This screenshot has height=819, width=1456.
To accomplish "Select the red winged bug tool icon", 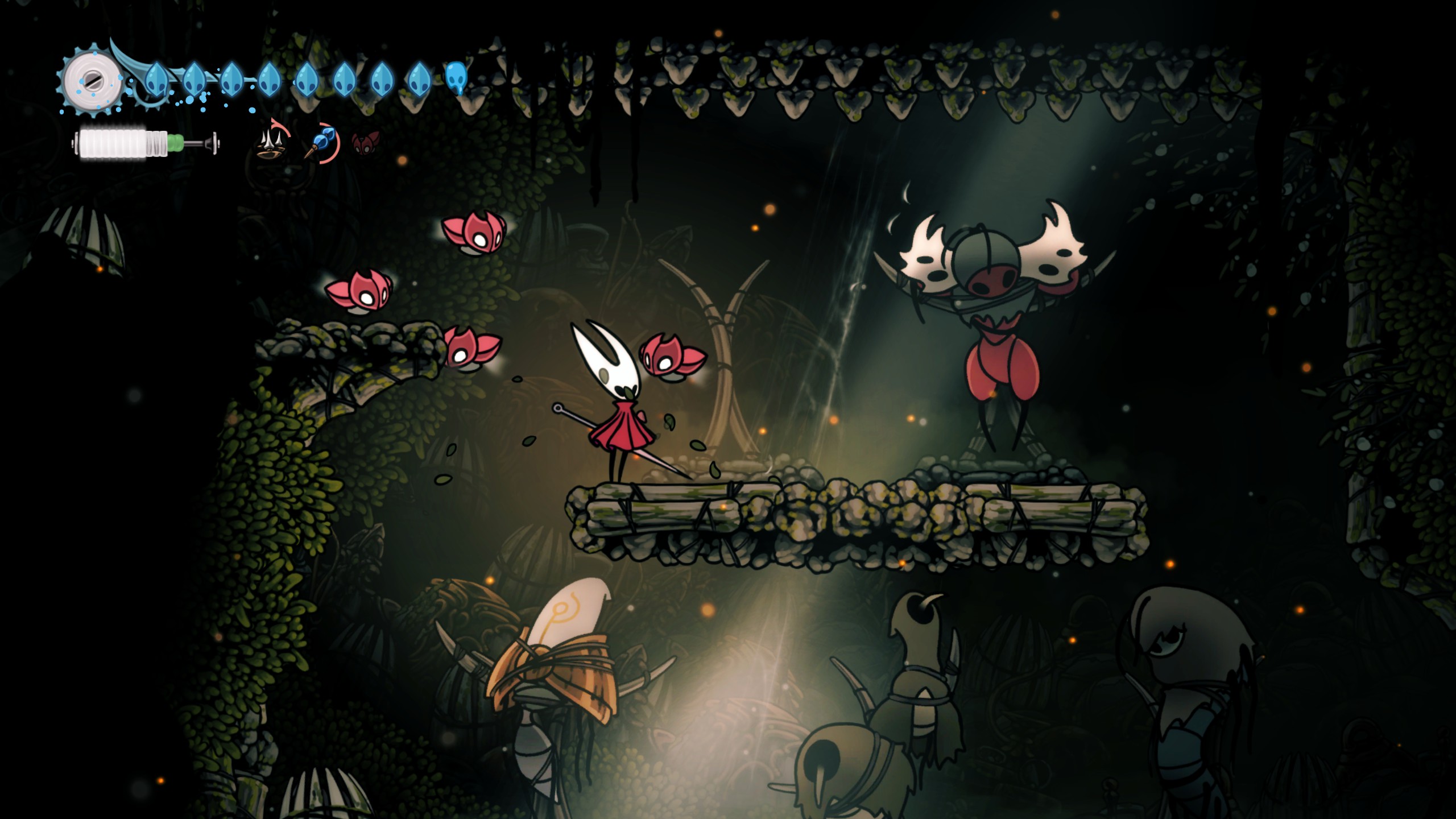I will point(365,142).
